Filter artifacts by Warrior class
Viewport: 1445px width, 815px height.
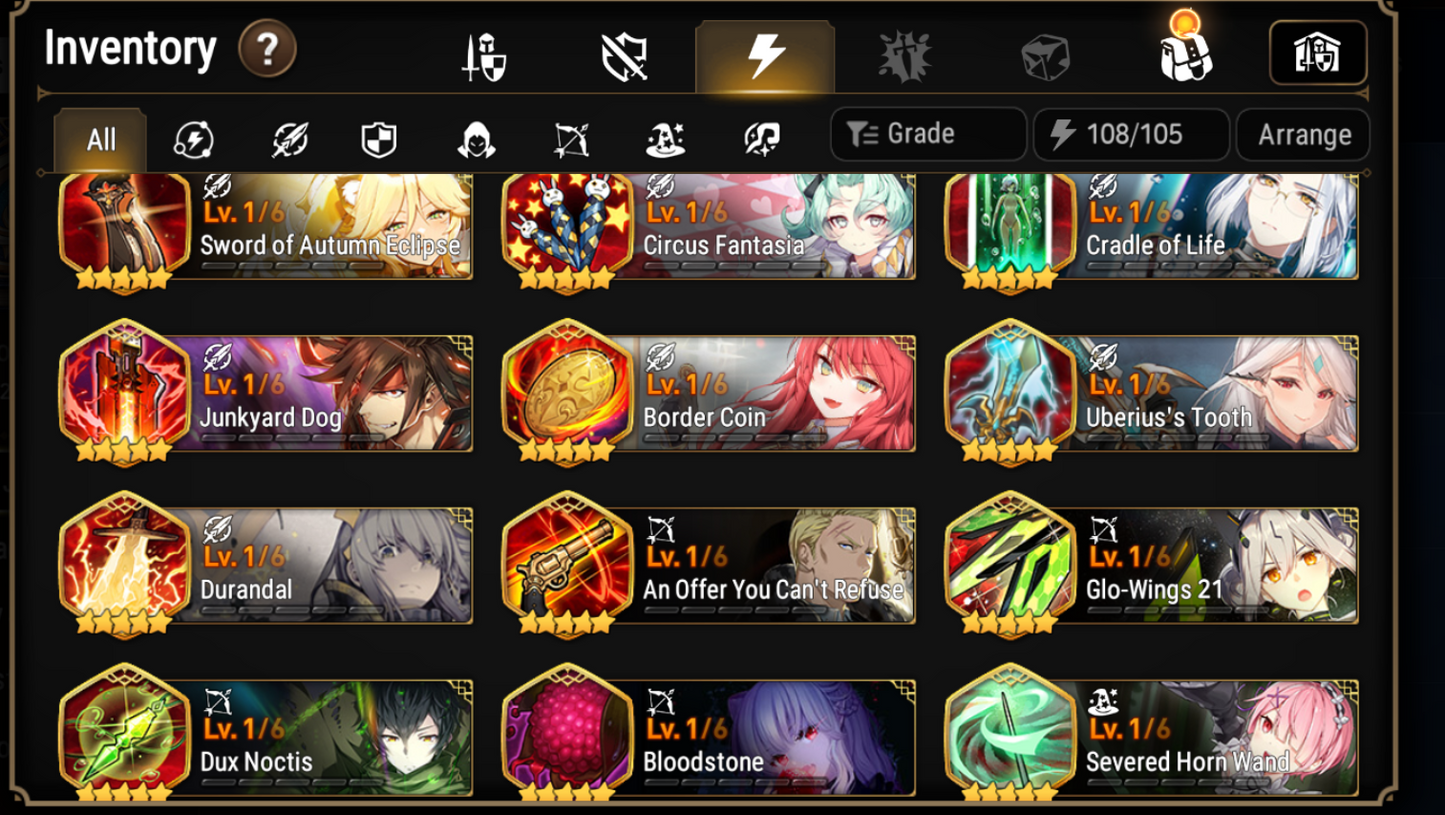289,140
